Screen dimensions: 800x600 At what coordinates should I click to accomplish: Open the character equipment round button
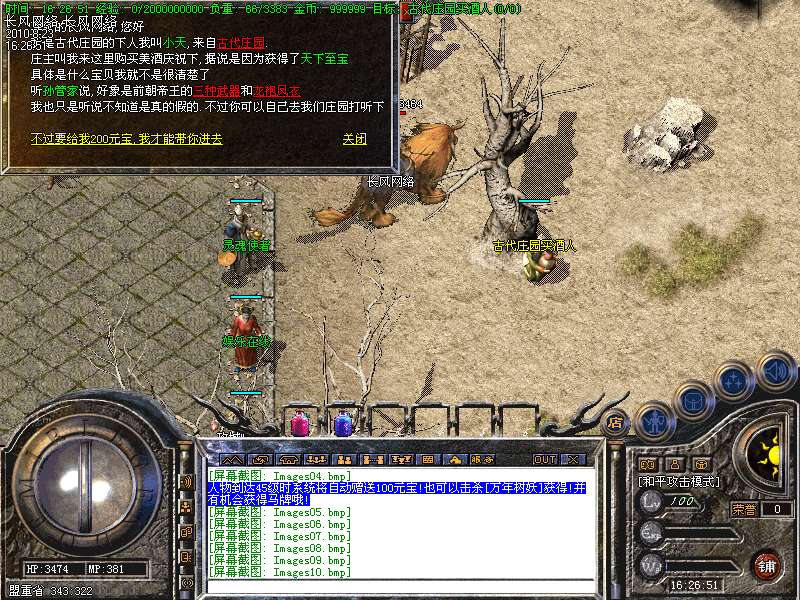click(x=656, y=422)
